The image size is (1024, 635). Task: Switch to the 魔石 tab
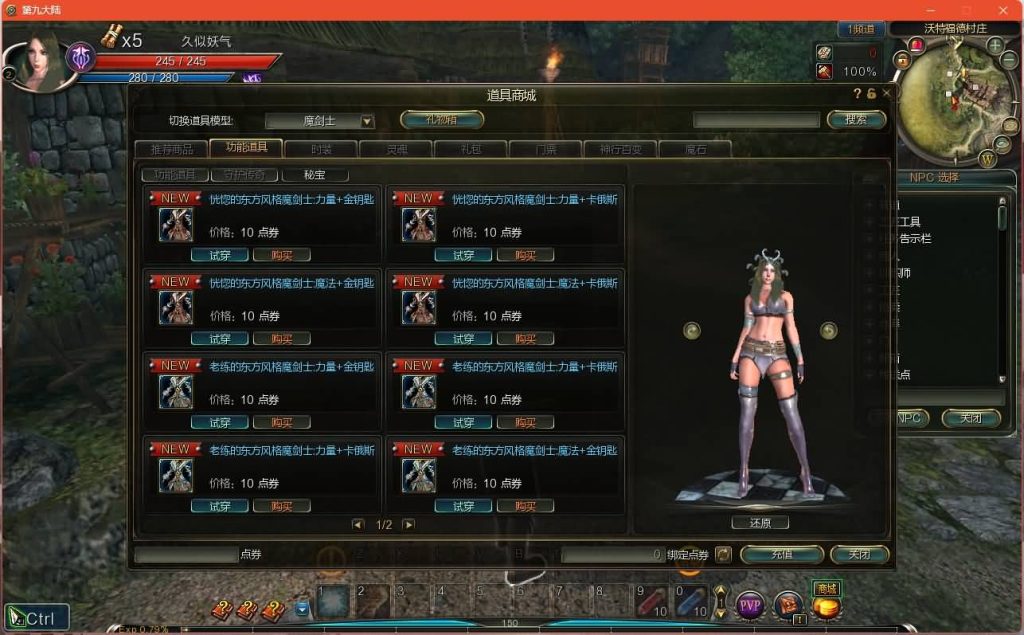click(695, 149)
